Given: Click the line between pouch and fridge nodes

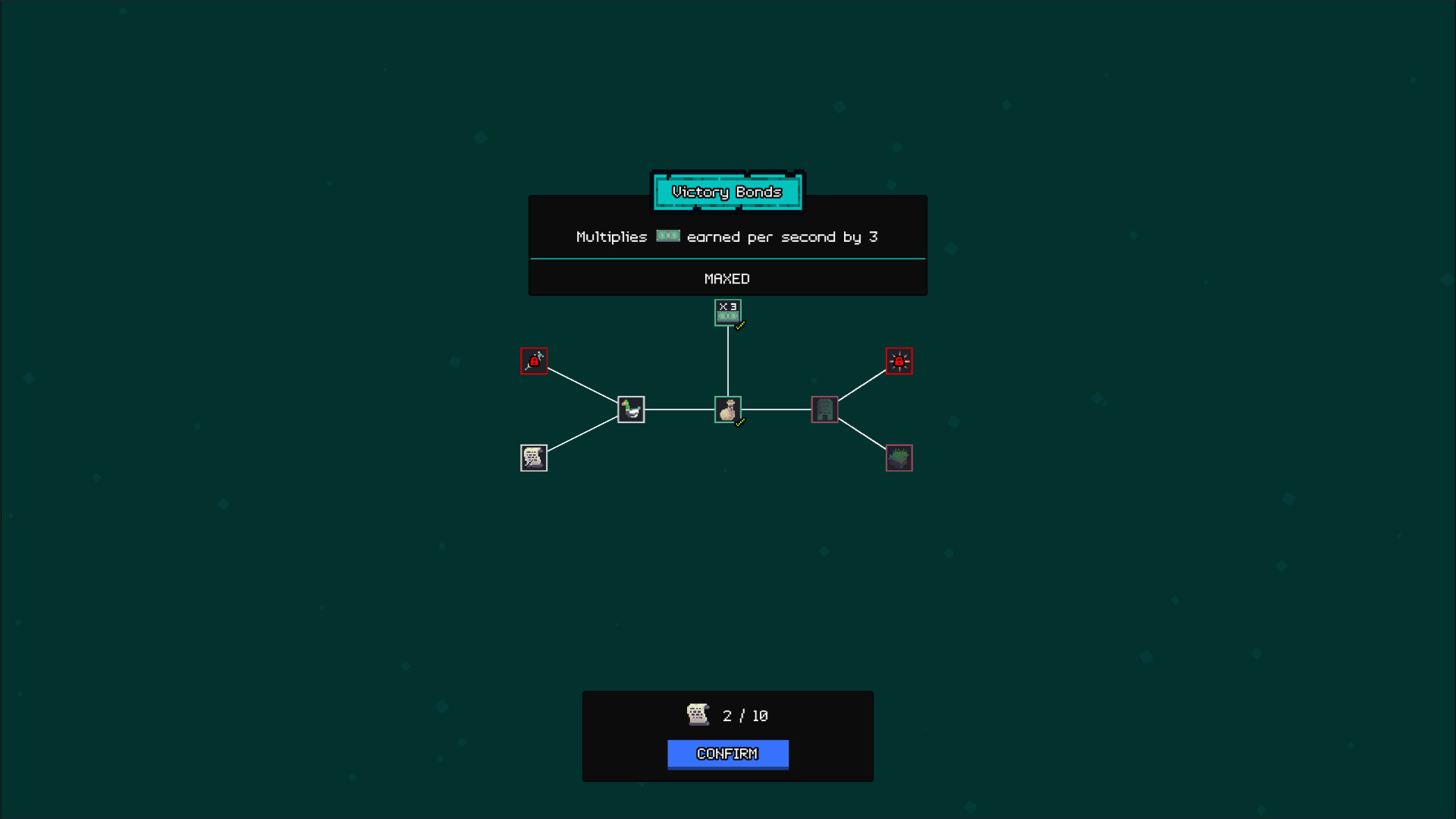Looking at the screenshot, I should pyautogui.click(x=776, y=409).
